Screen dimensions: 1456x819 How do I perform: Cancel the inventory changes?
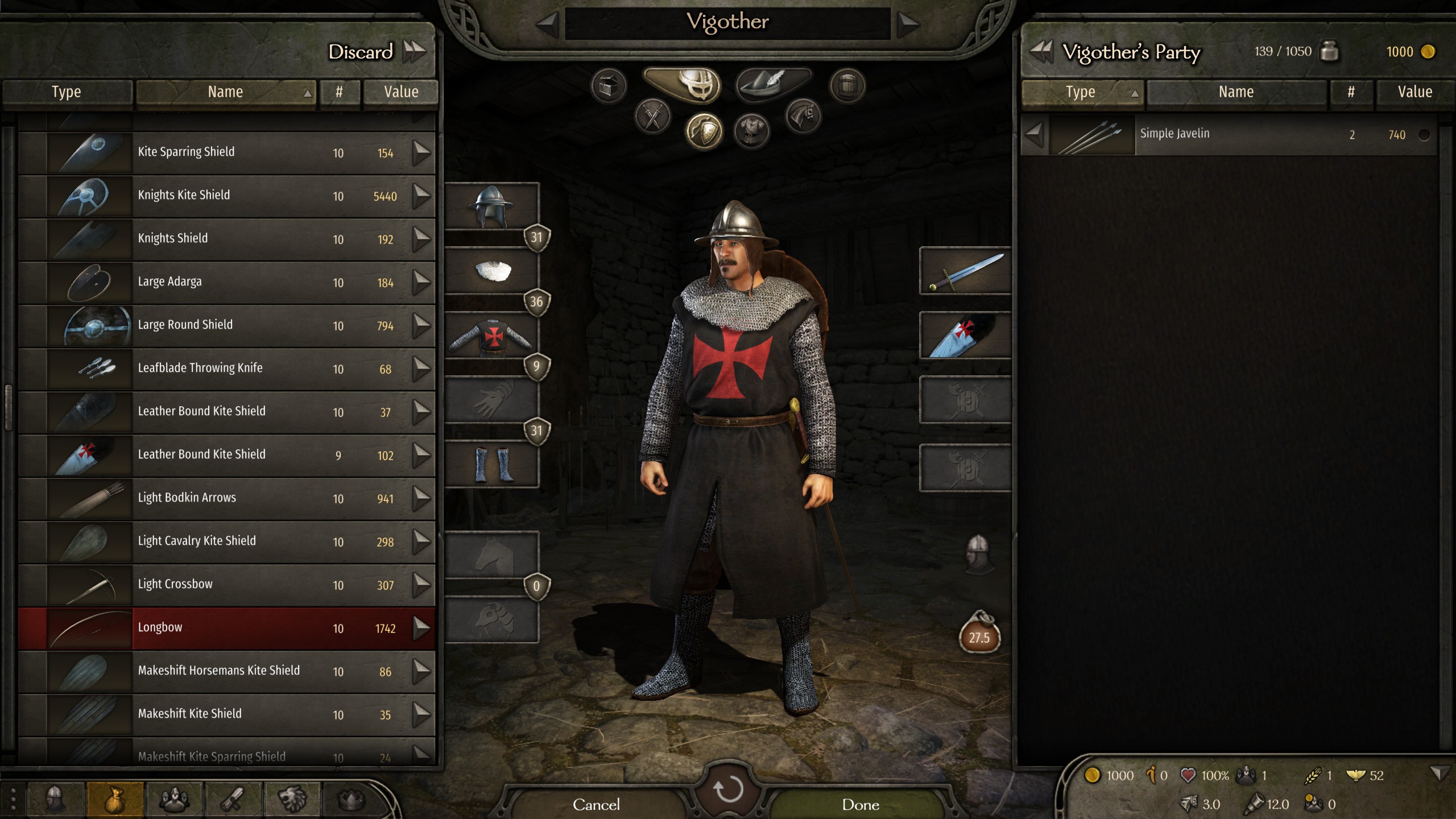point(596,804)
